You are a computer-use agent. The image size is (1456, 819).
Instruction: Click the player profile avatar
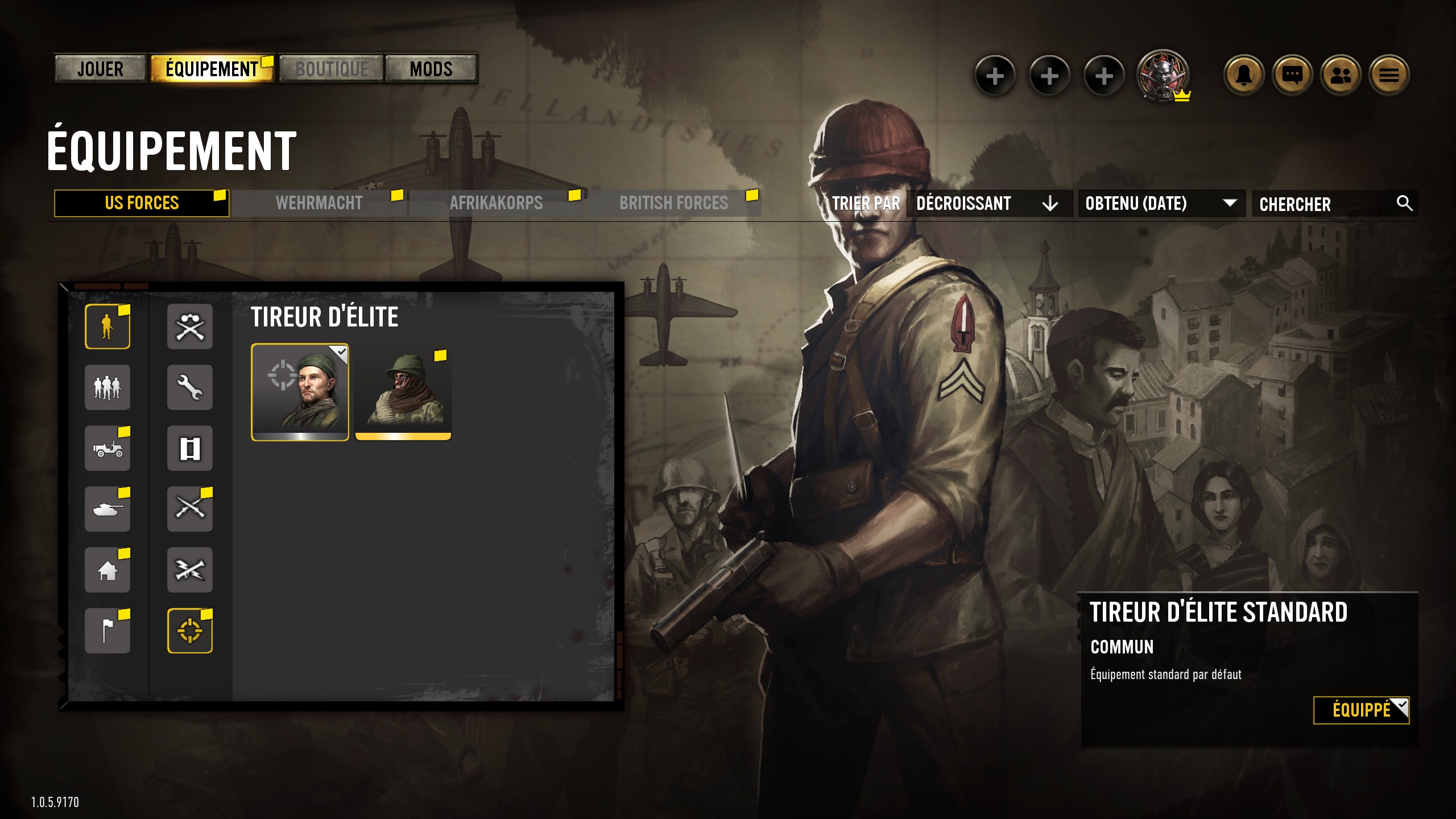click(x=1162, y=75)
